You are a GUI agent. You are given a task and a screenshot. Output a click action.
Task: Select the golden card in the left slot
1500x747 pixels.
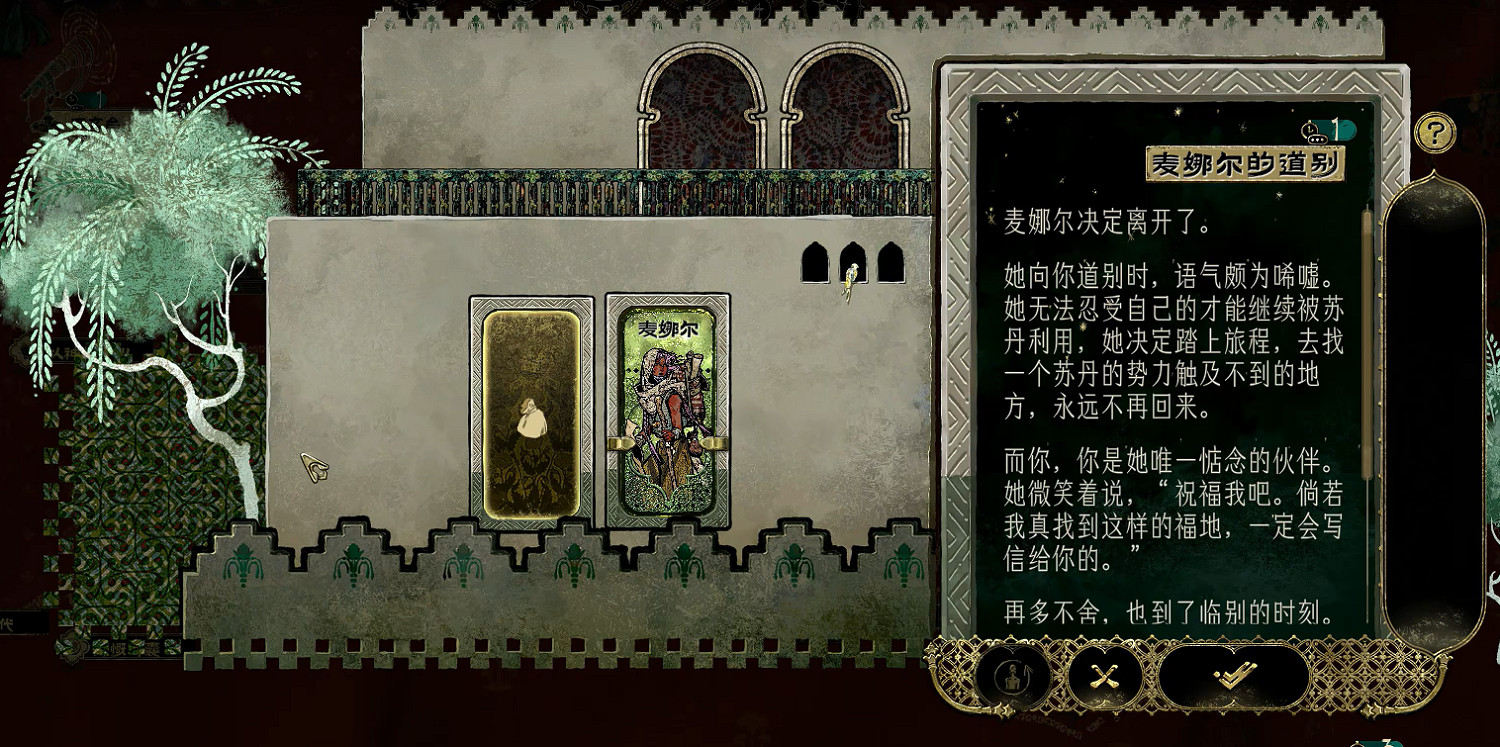pyautogui.click(x=528, y=410)
